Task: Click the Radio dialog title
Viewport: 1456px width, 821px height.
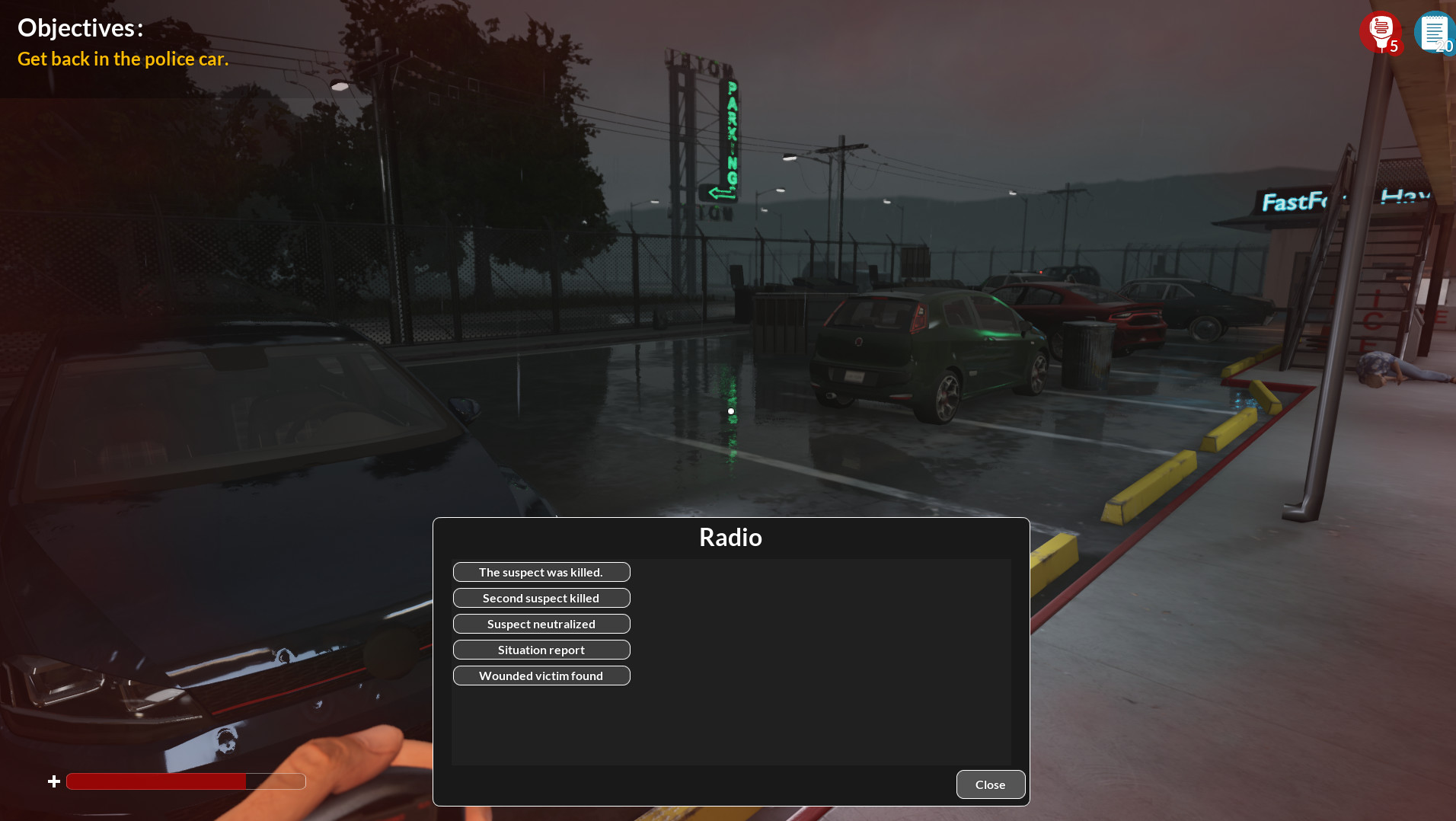Action: (x=730, y=537)
